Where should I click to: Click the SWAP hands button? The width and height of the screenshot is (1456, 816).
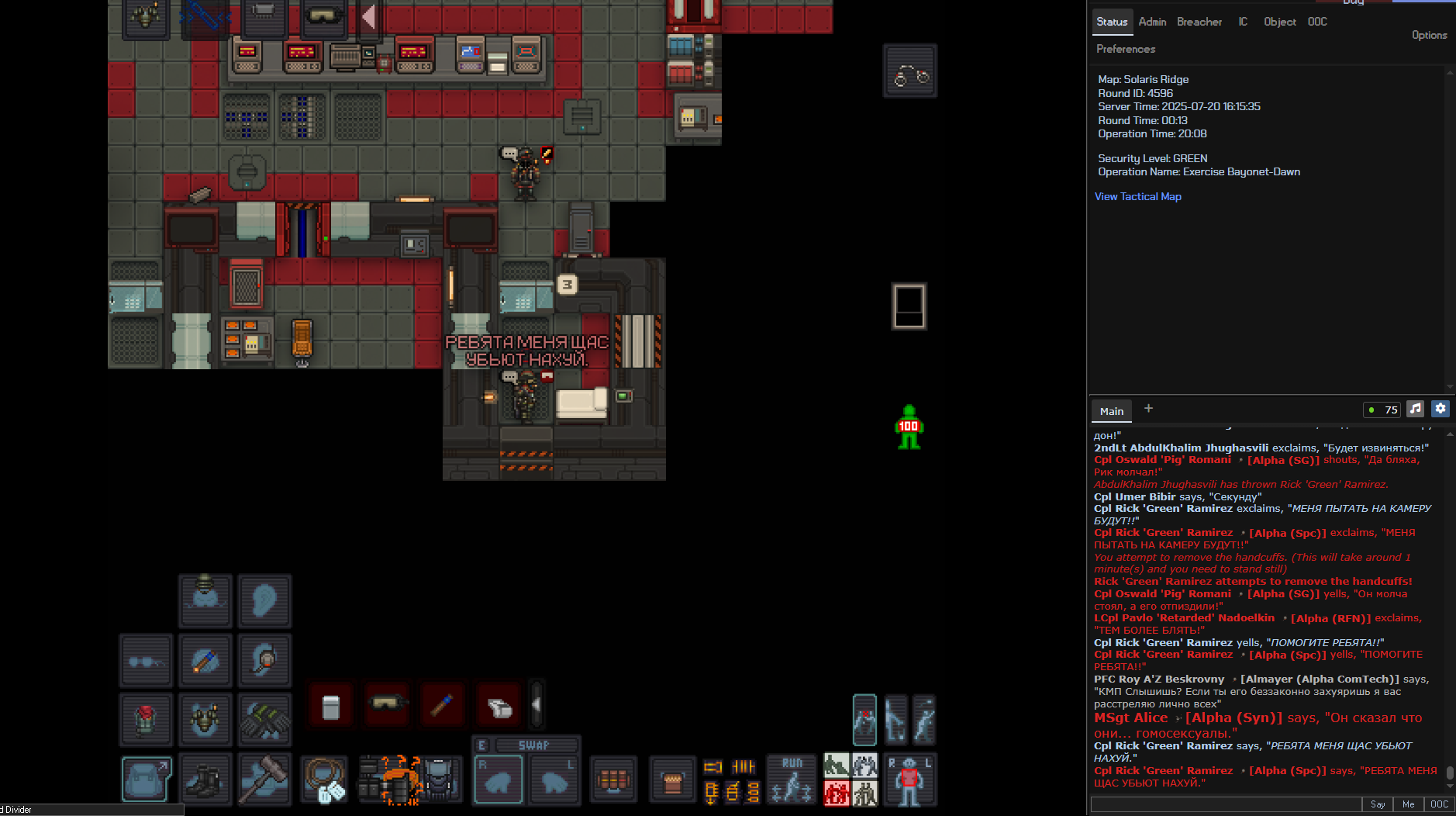tap(533, 745)
